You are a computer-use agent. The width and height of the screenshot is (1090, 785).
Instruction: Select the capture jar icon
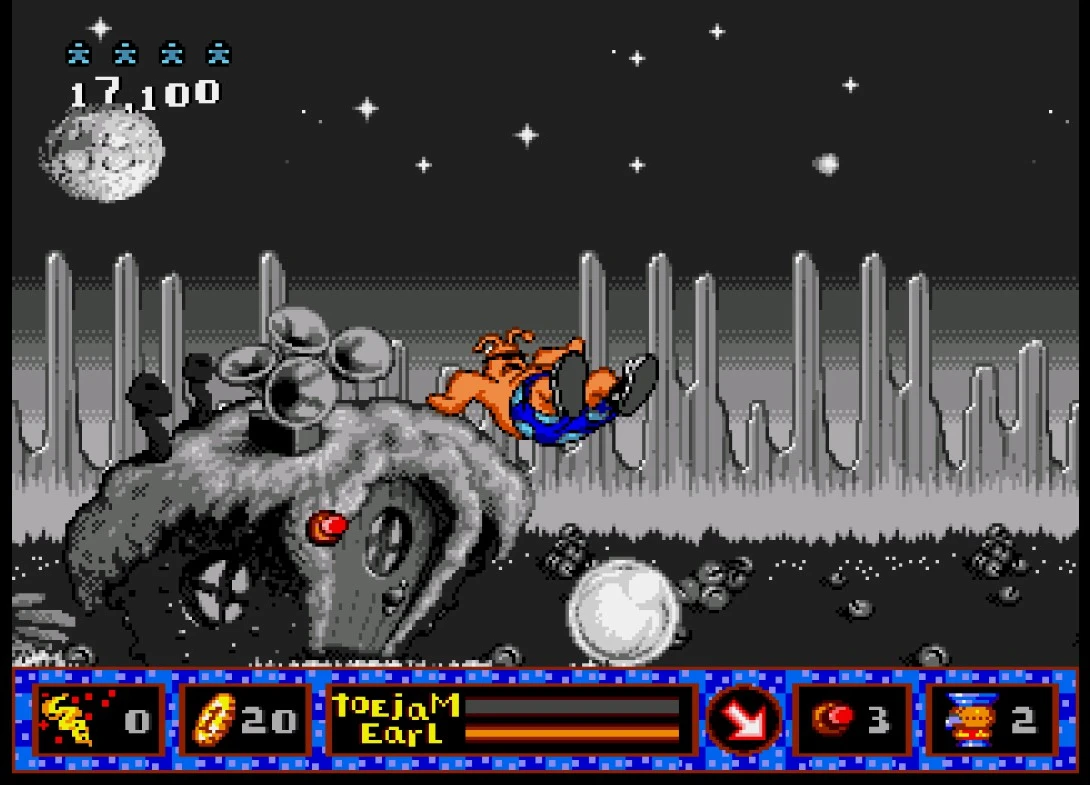tap(965, 720)
